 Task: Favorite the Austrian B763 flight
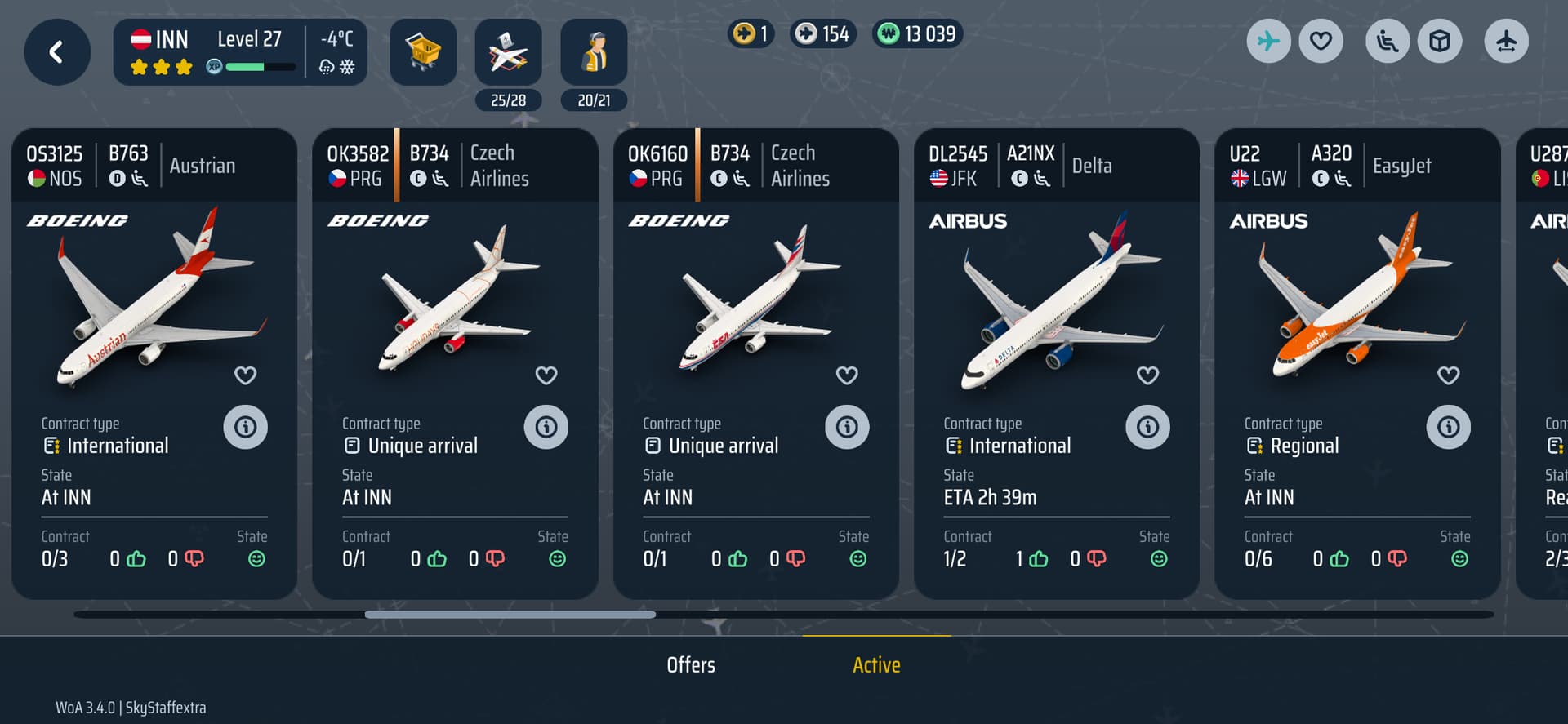(x=246, y=375)
